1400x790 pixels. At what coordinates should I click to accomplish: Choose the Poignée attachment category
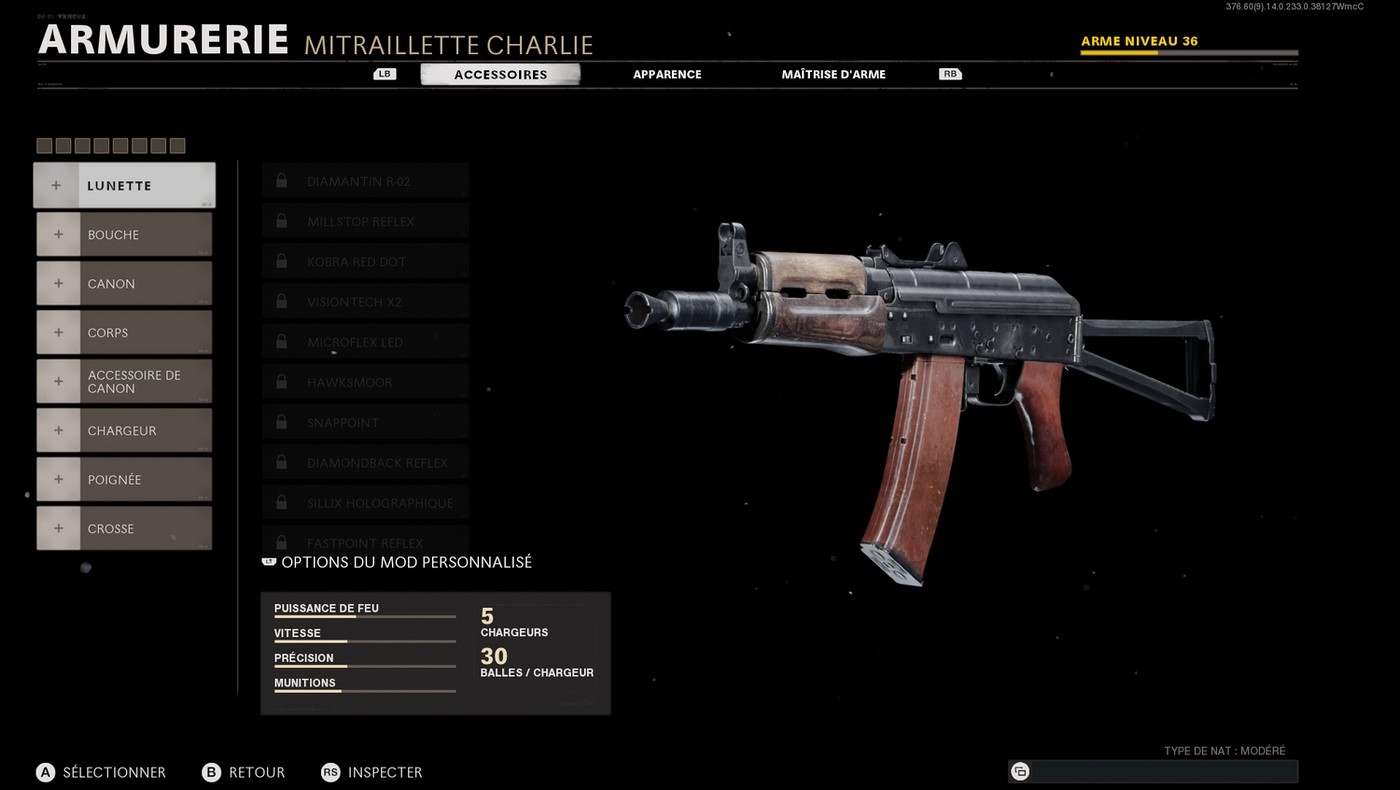click(124, 480)
